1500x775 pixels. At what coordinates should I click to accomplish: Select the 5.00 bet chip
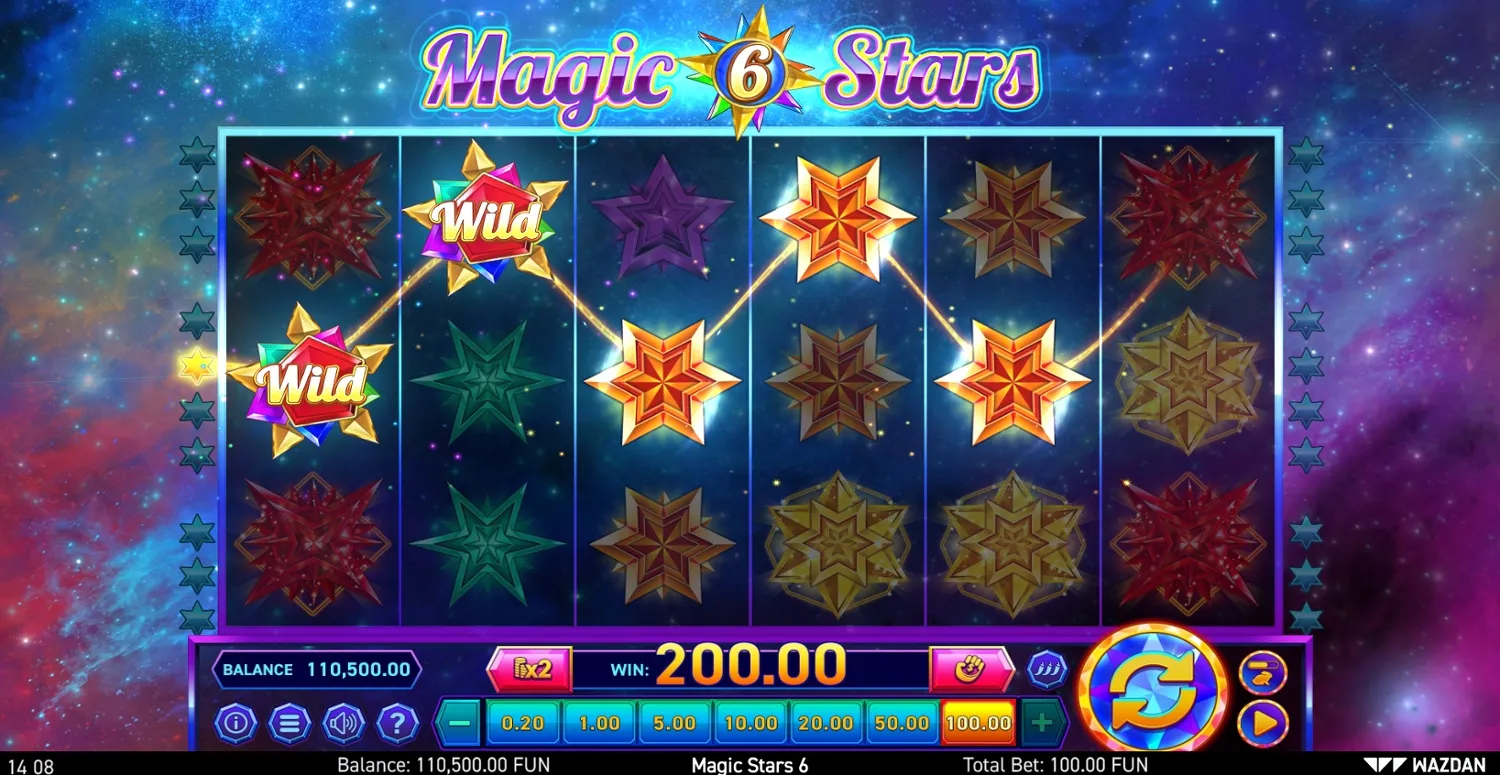[x=675, y=721]
